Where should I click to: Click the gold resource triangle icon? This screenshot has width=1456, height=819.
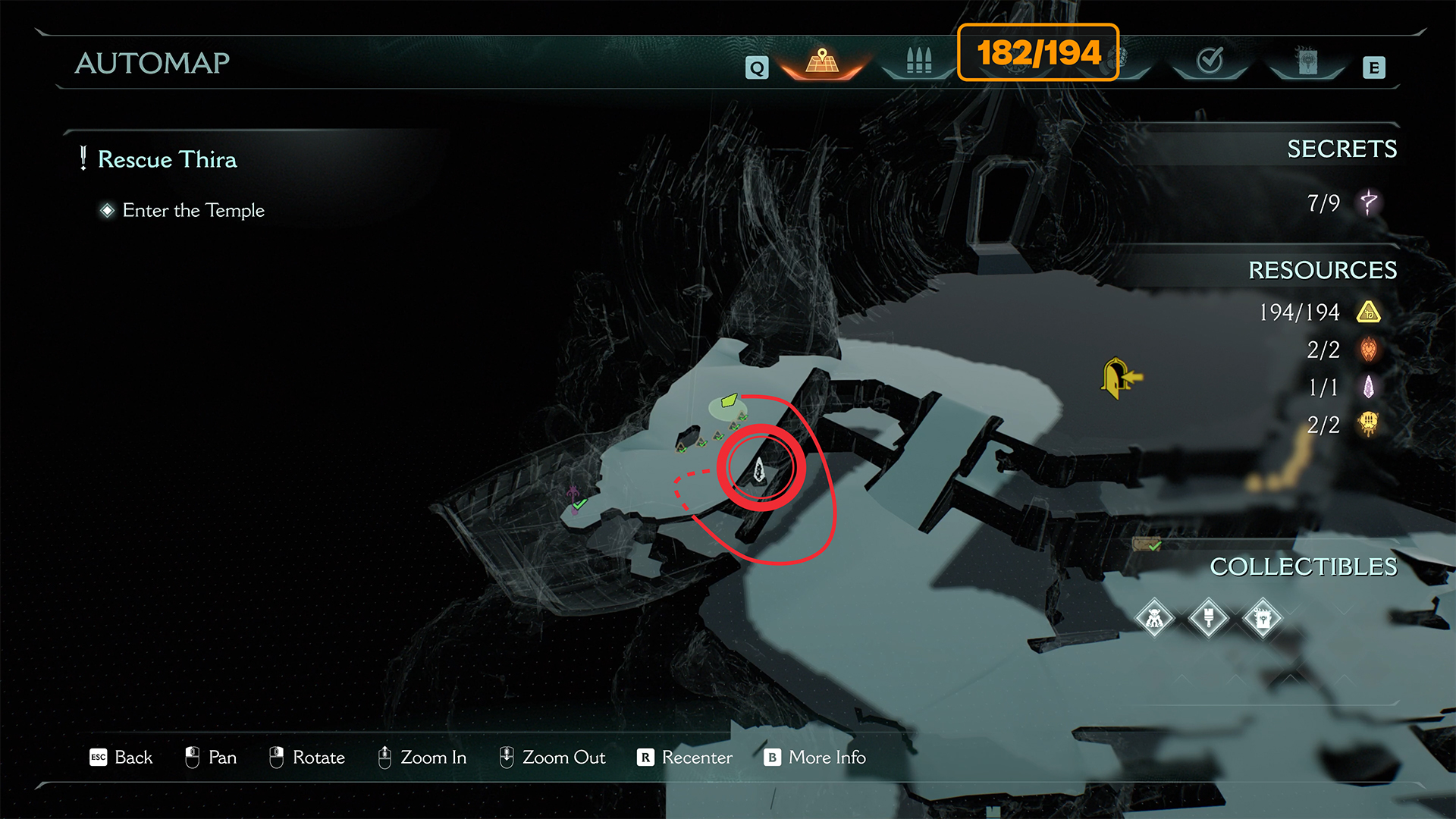click(x=1369, y=312)
